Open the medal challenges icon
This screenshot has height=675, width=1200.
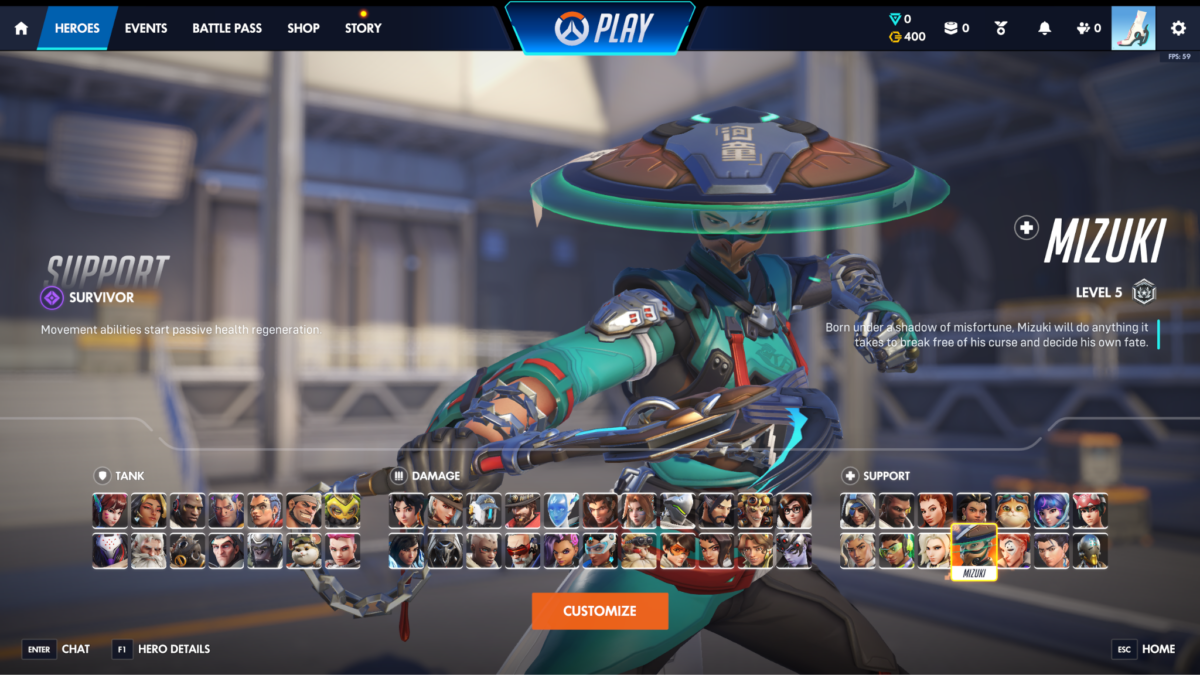pyautogui.click(x=1001, y=28)
